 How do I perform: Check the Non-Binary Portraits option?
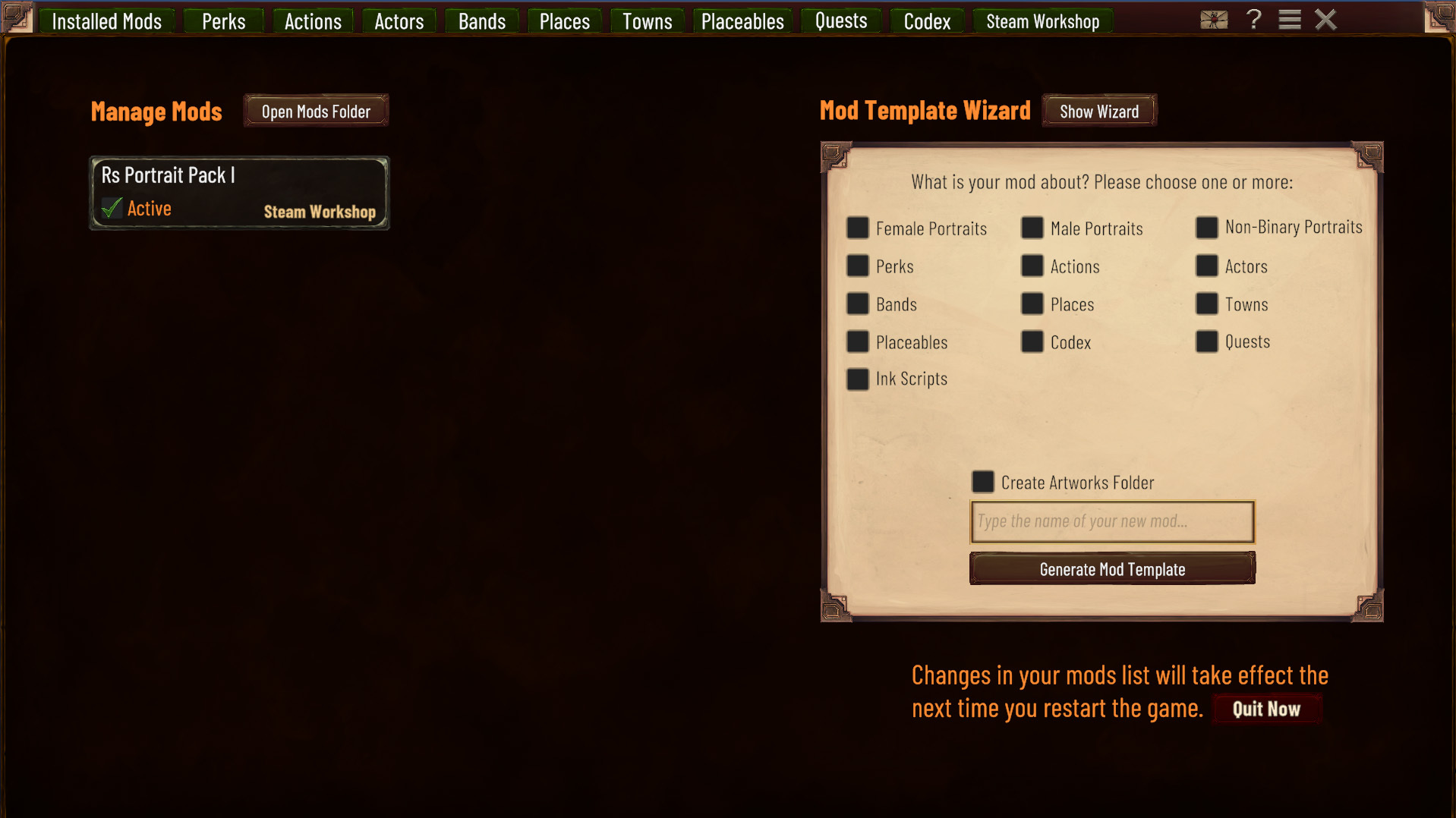1206,228
